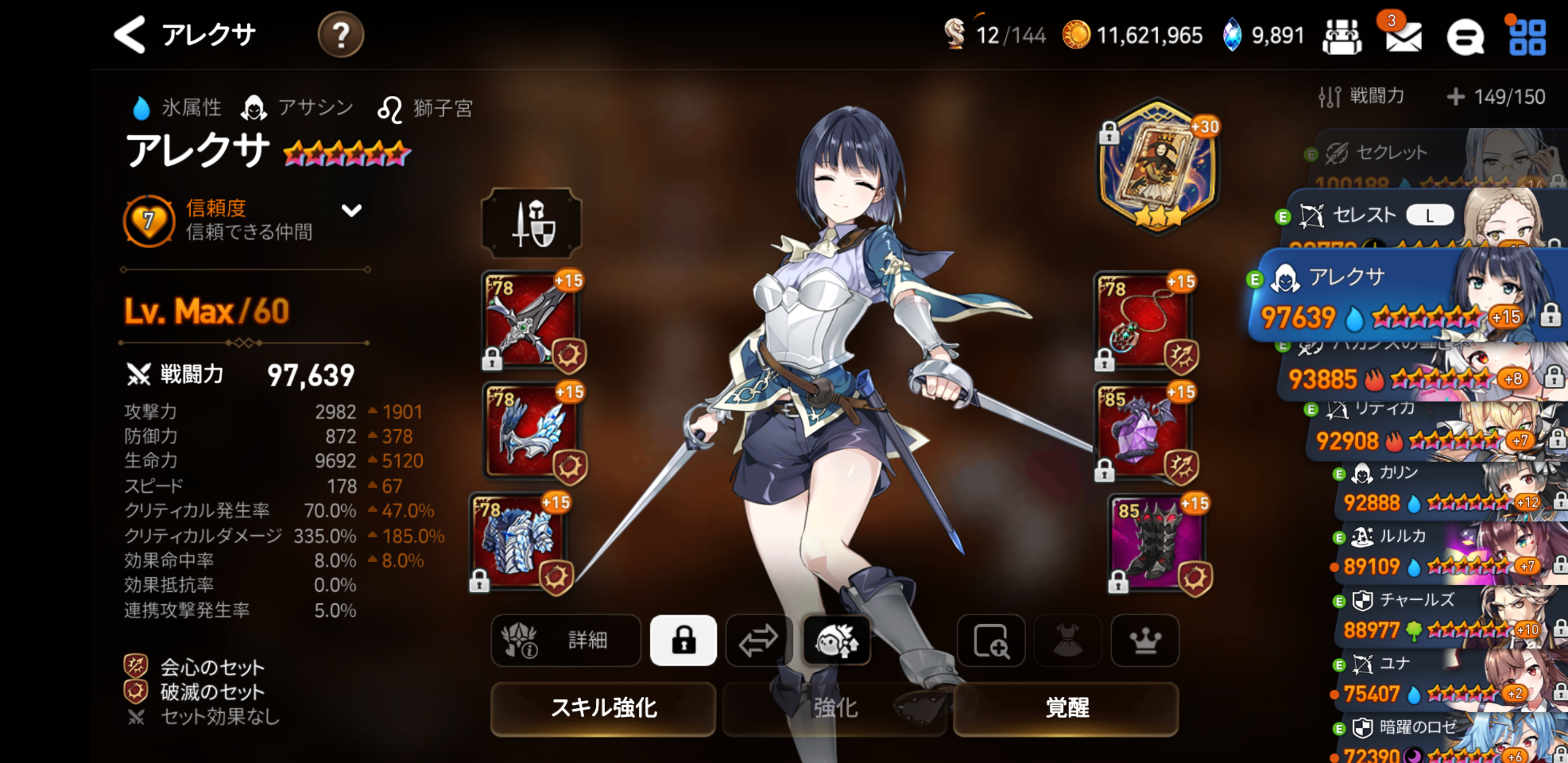Expand the 信頼度 dropdown arrow
1568x763 pixels.
(351, 211)
